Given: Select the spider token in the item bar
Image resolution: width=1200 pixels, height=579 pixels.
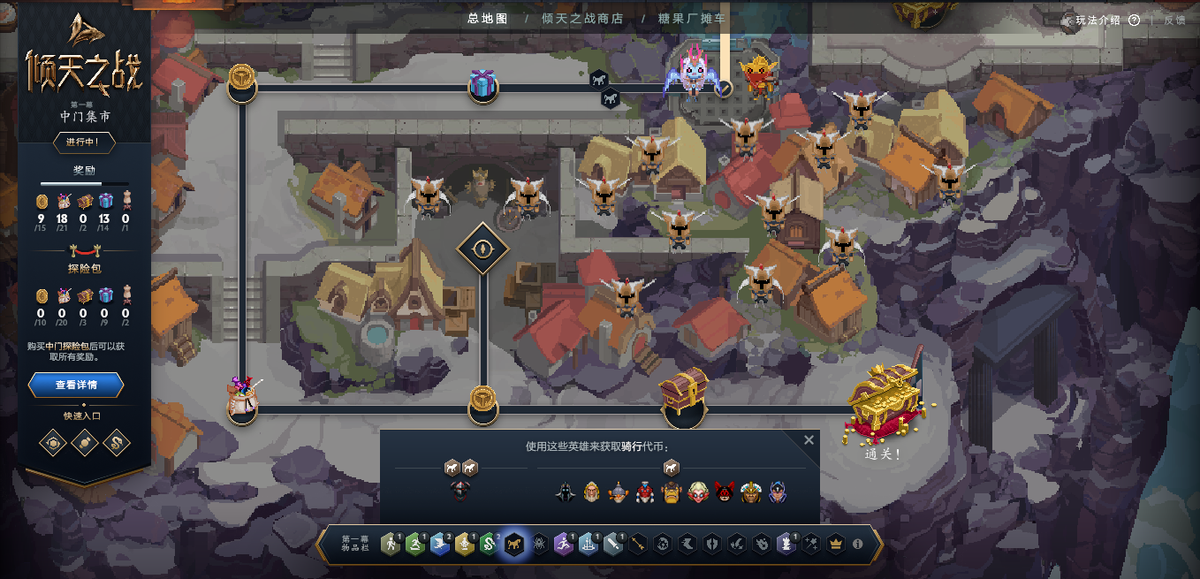Looking at the screenshot, I should 540,544.
